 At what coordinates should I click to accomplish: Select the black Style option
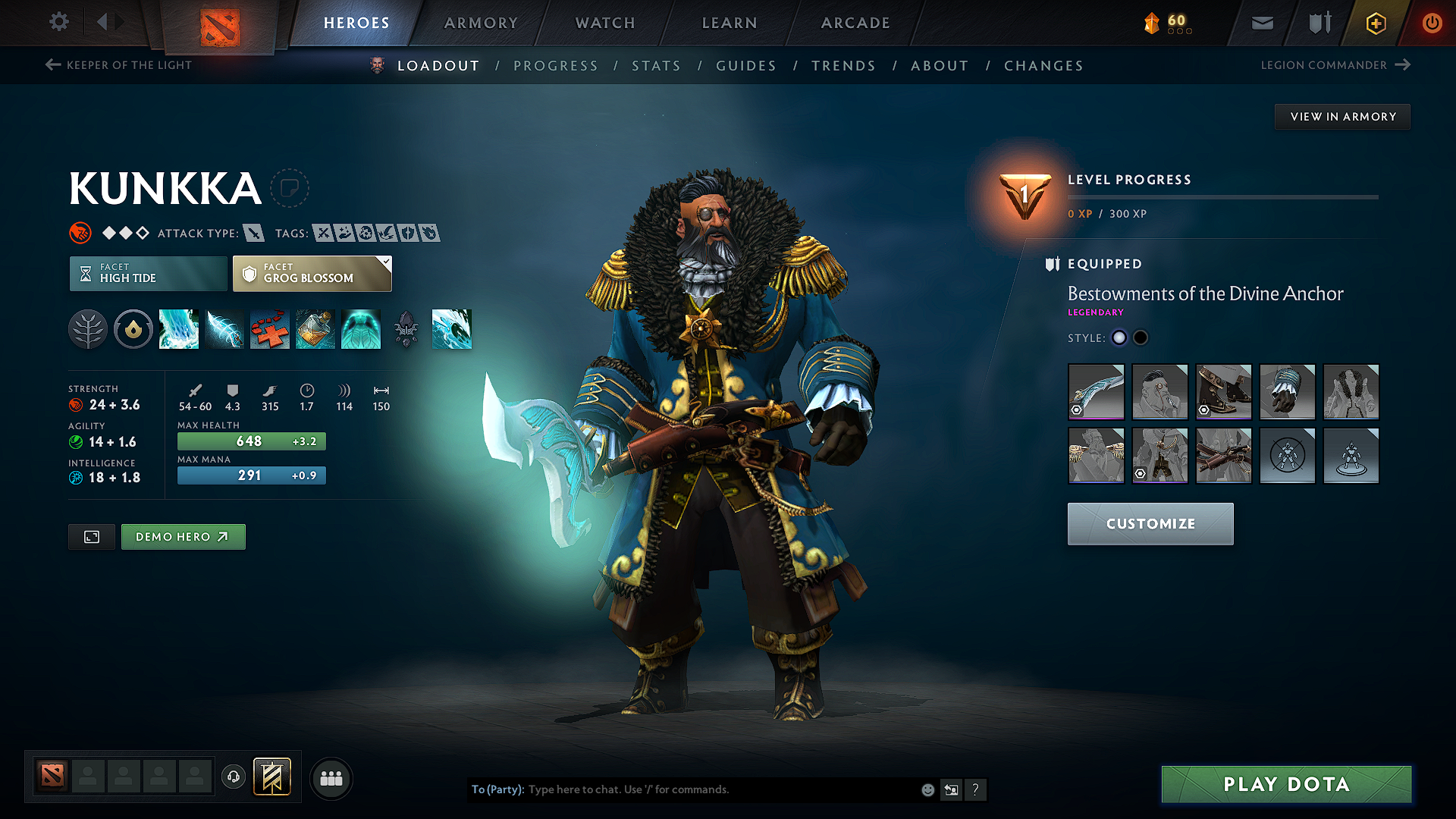coord(1141,337)
